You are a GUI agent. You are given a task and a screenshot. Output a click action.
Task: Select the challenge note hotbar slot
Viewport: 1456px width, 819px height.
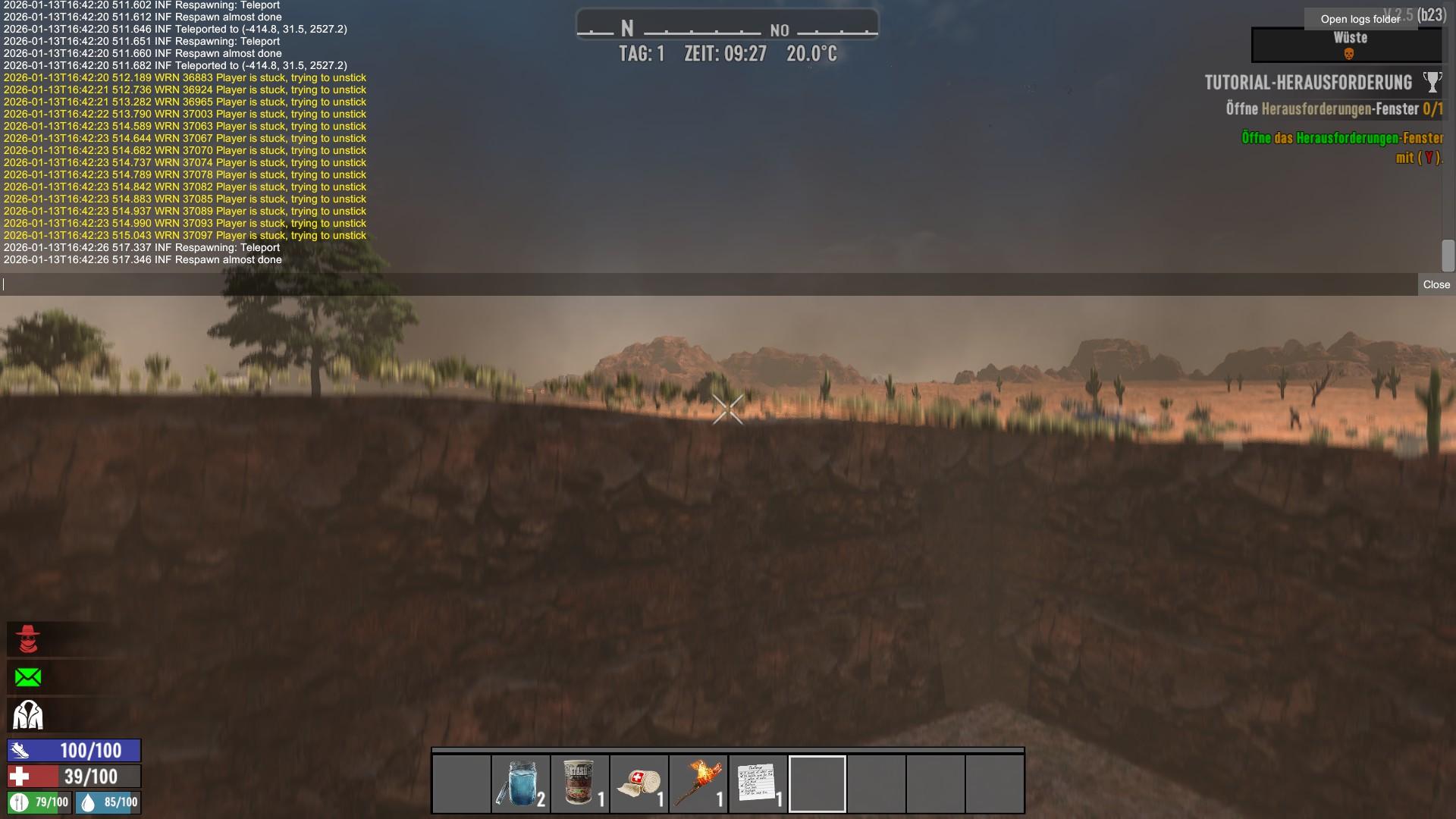[757, 784]
